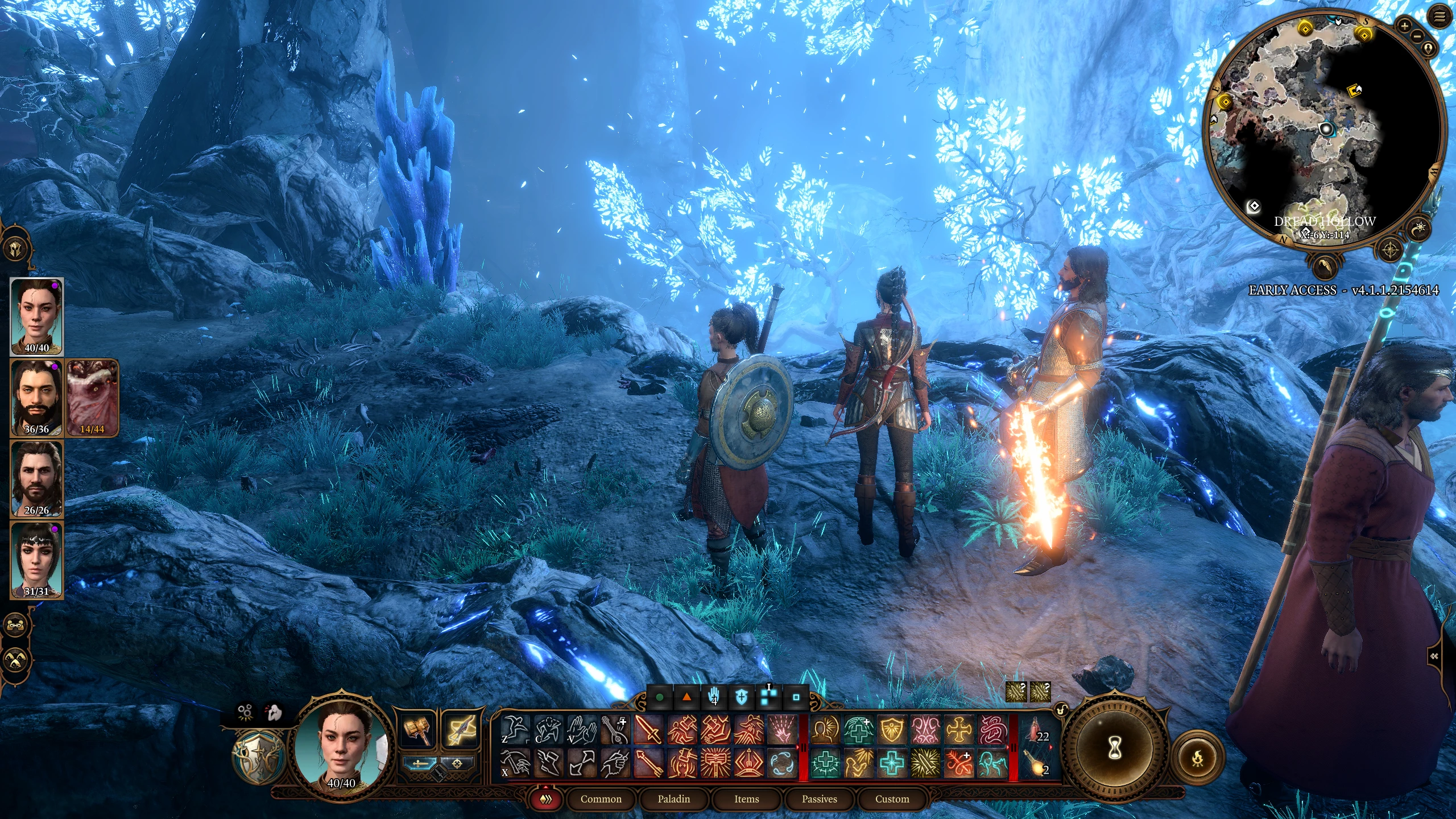
Task: Choose the red summon portrait with 14/44 health
Action: click(x=92, y=398)
